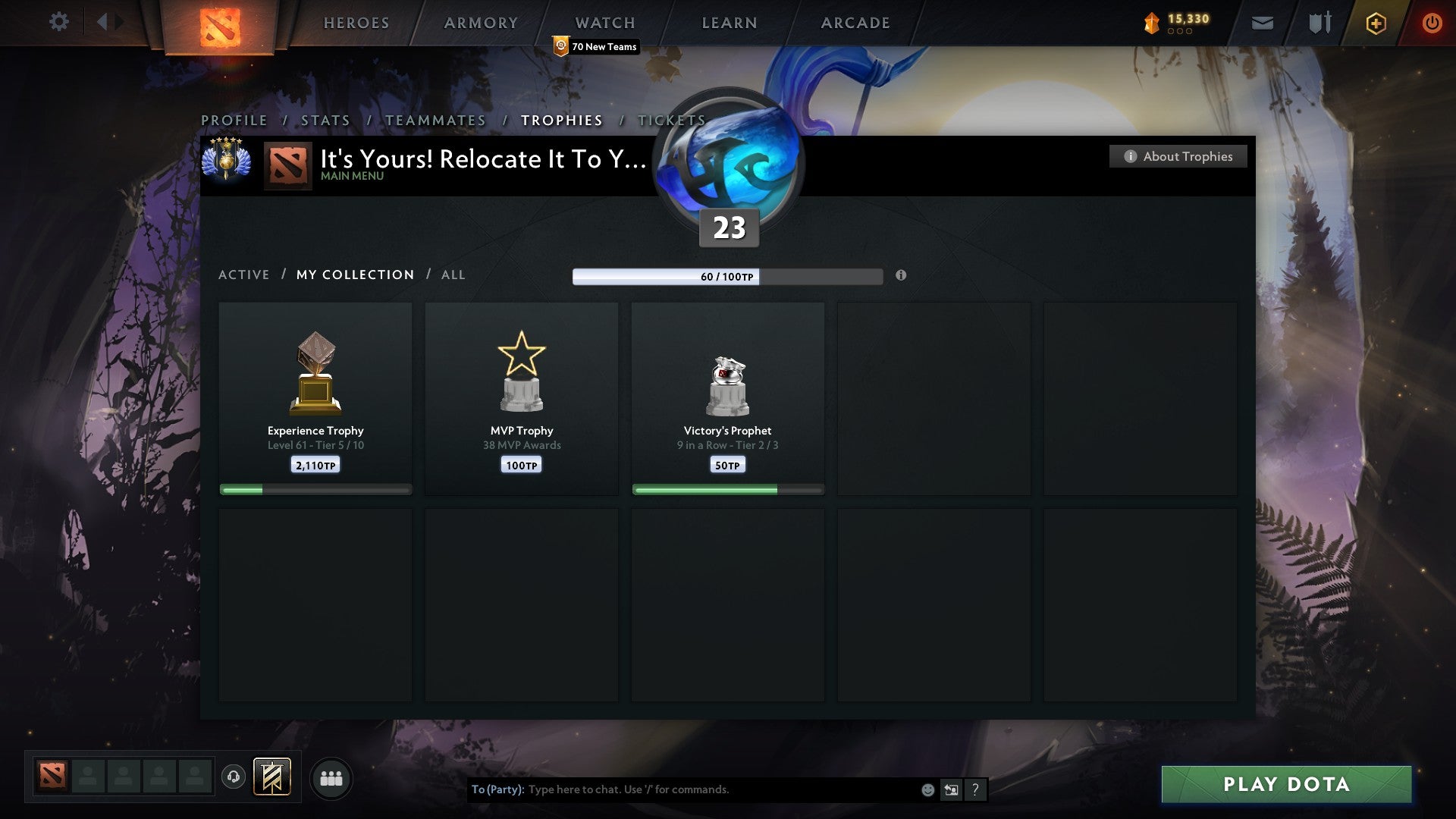Click the PLAY DOTA button

[x=1287, y=785]
